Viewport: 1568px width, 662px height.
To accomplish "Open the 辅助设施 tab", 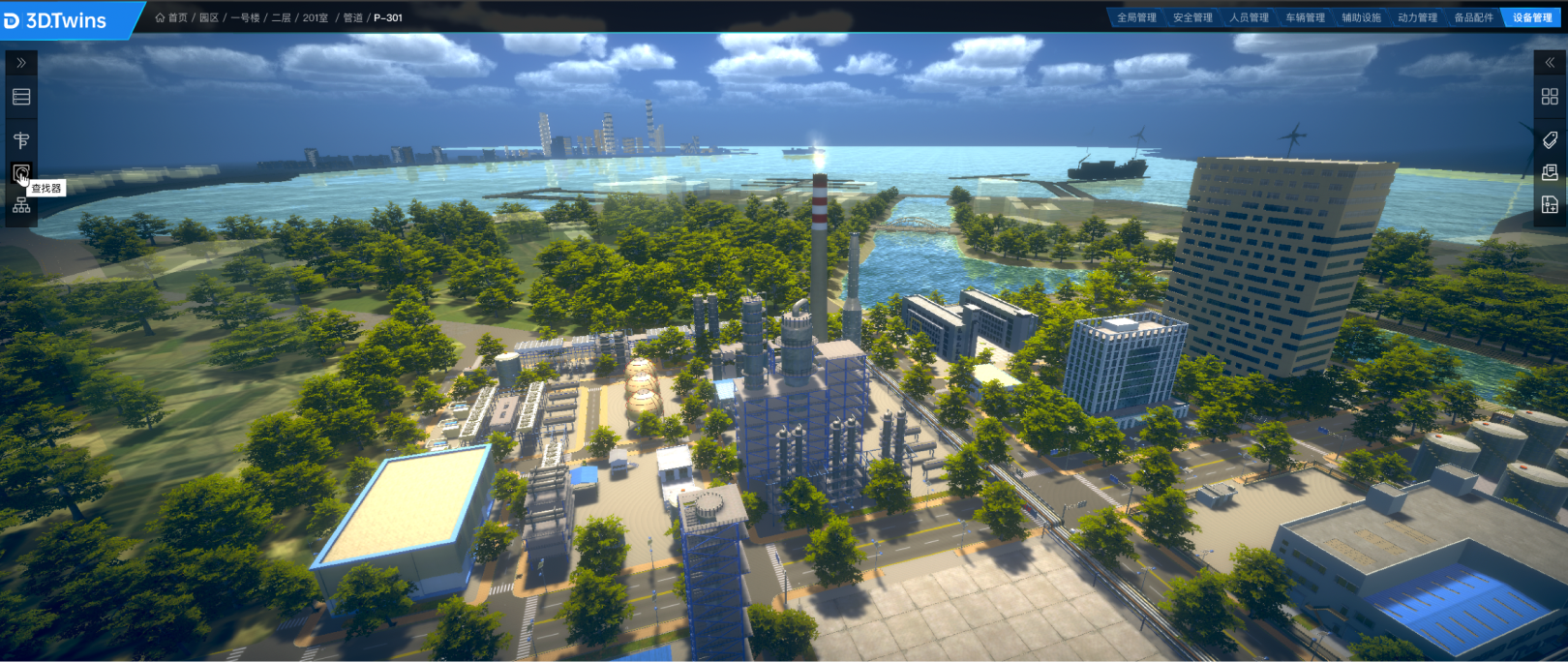I will tap(1361, 17).
